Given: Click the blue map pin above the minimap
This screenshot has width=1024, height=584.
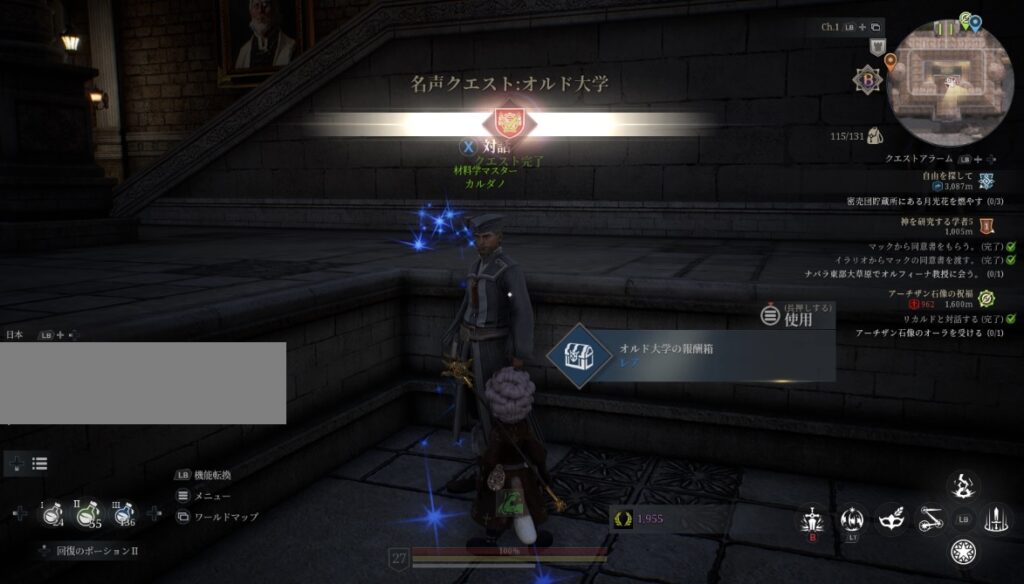Looking at the screenshot, I should (976, 22).
